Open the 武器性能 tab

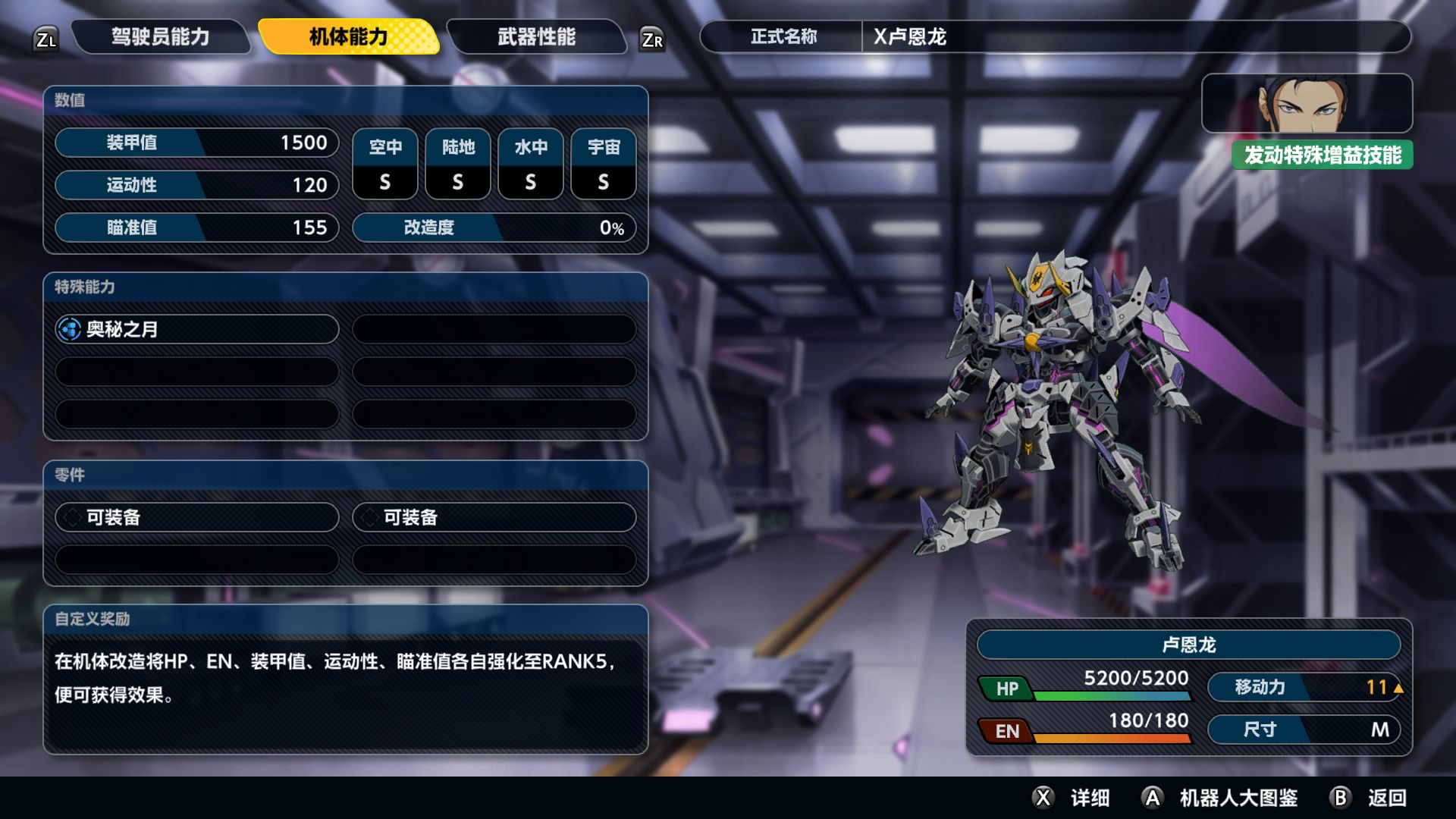tap(536, 36)
